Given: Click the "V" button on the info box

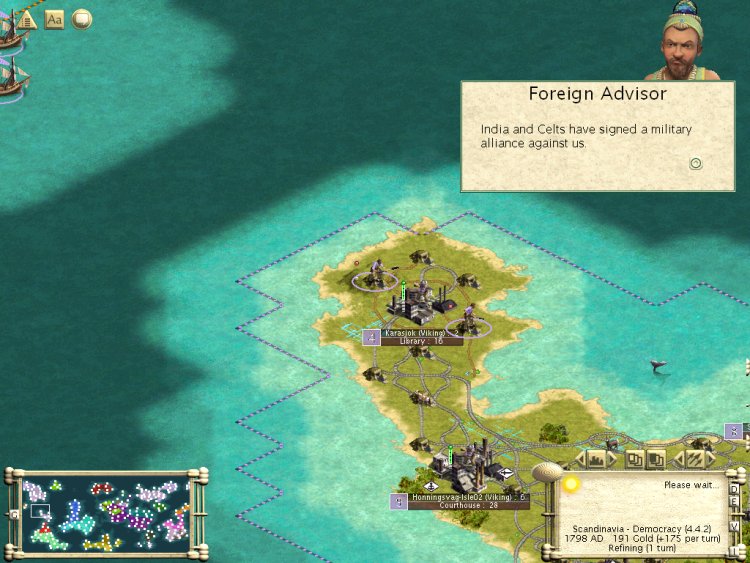Looking at the screenshot, I should (x=734, y=526).
